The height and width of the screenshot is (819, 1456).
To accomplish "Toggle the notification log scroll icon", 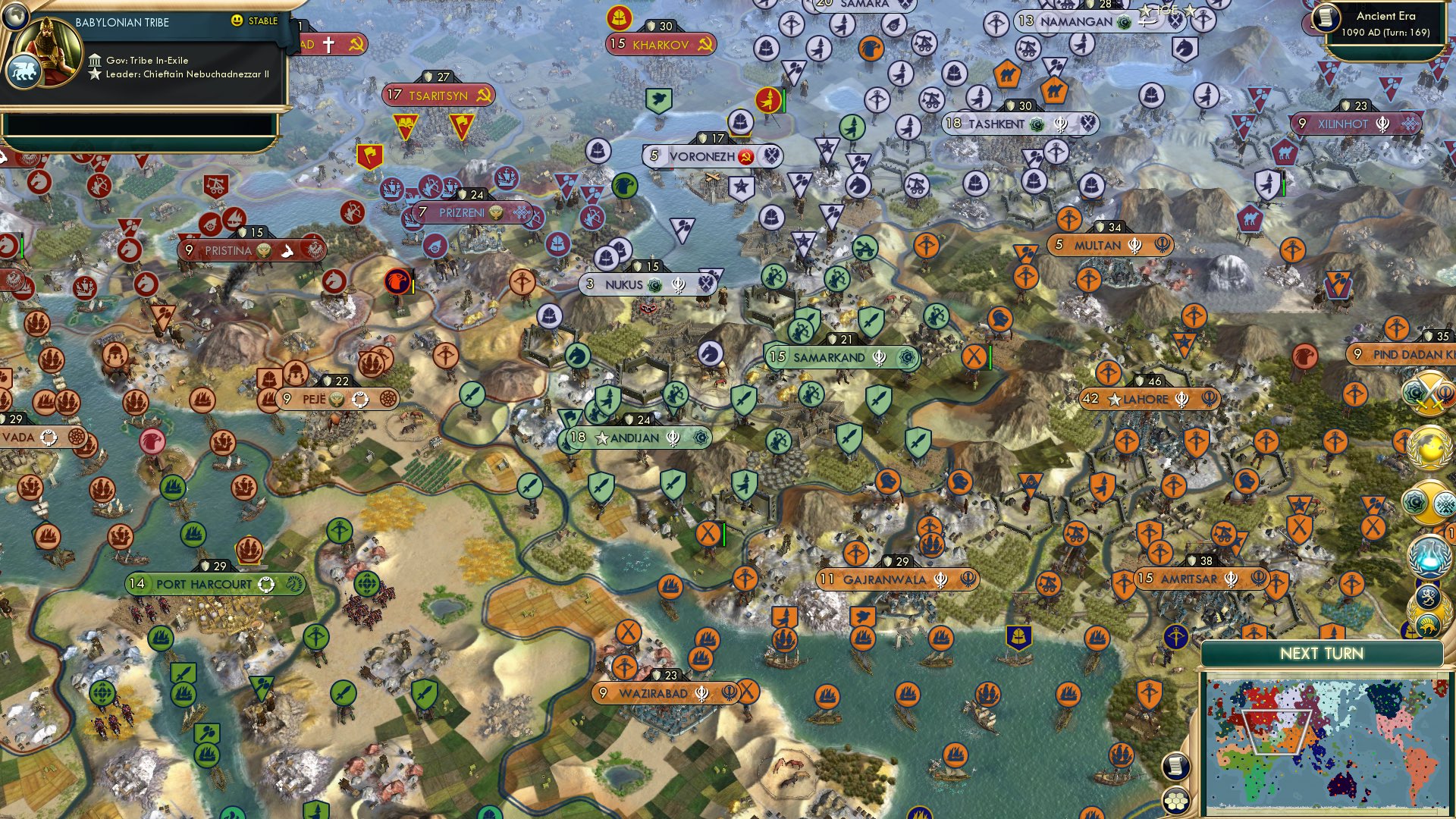I will 1176,766.
